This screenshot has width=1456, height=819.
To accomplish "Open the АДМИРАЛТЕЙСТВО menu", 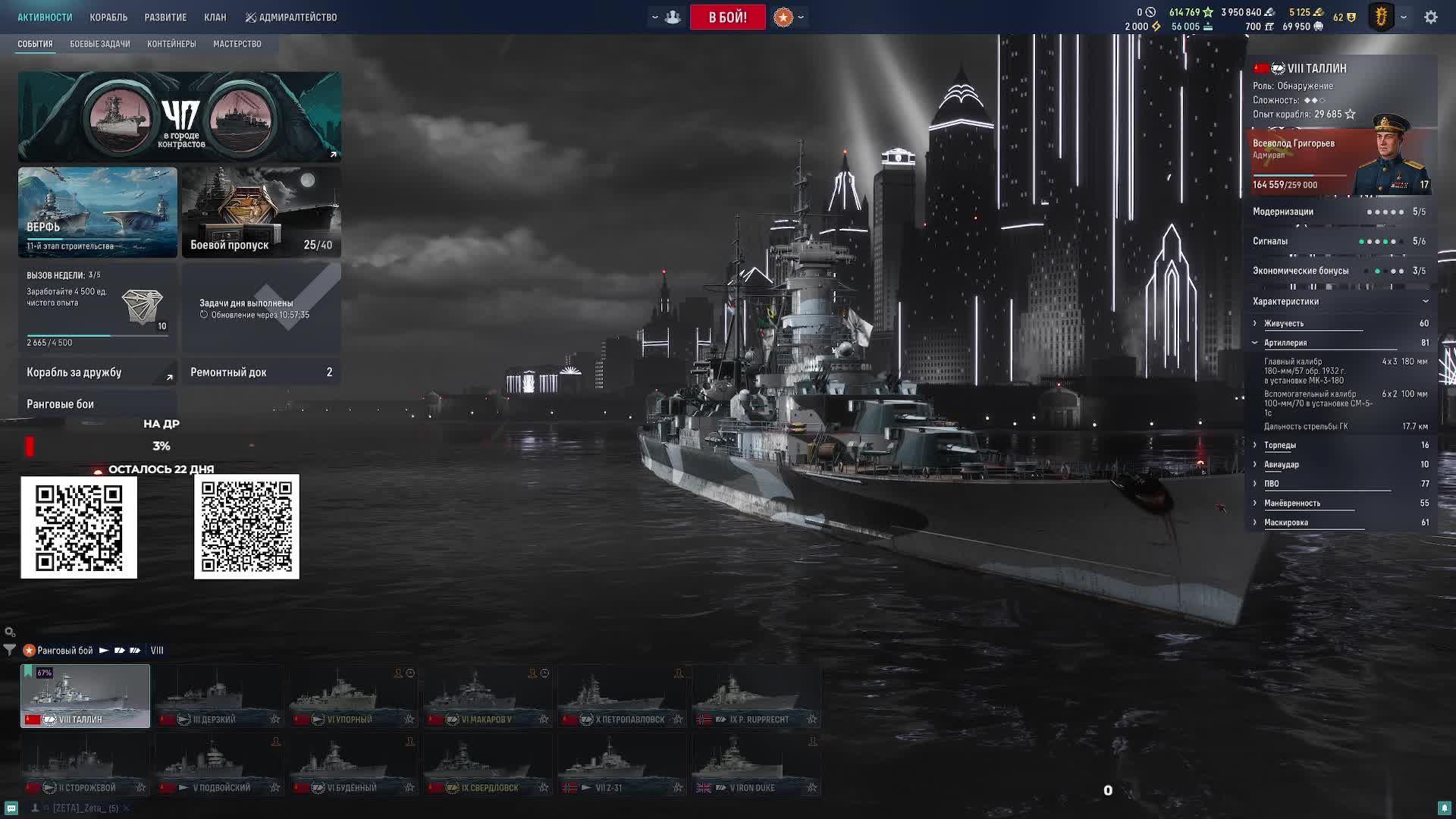I will coord(291,17).
